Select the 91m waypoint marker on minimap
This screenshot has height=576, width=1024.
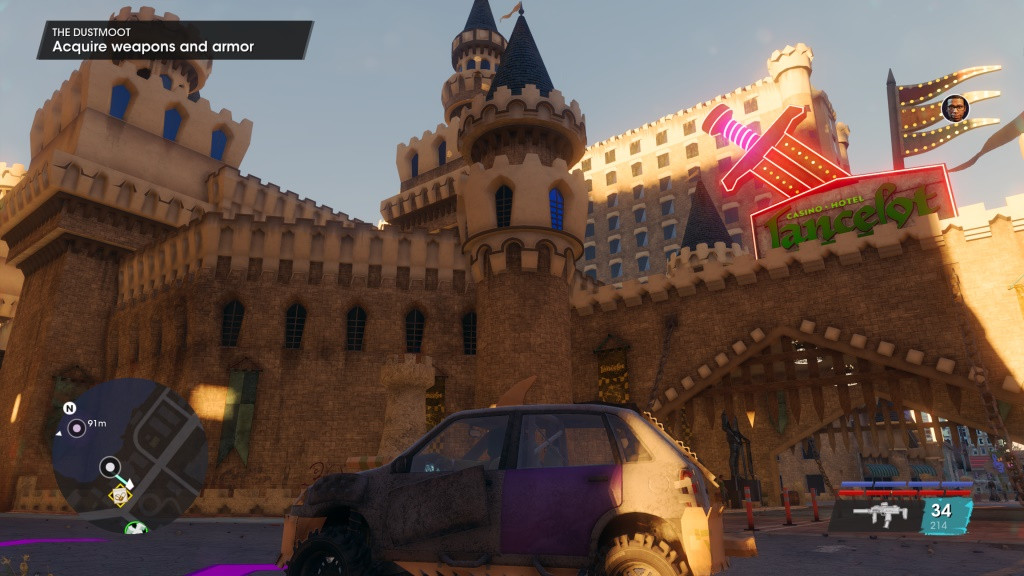pos(76,429)
